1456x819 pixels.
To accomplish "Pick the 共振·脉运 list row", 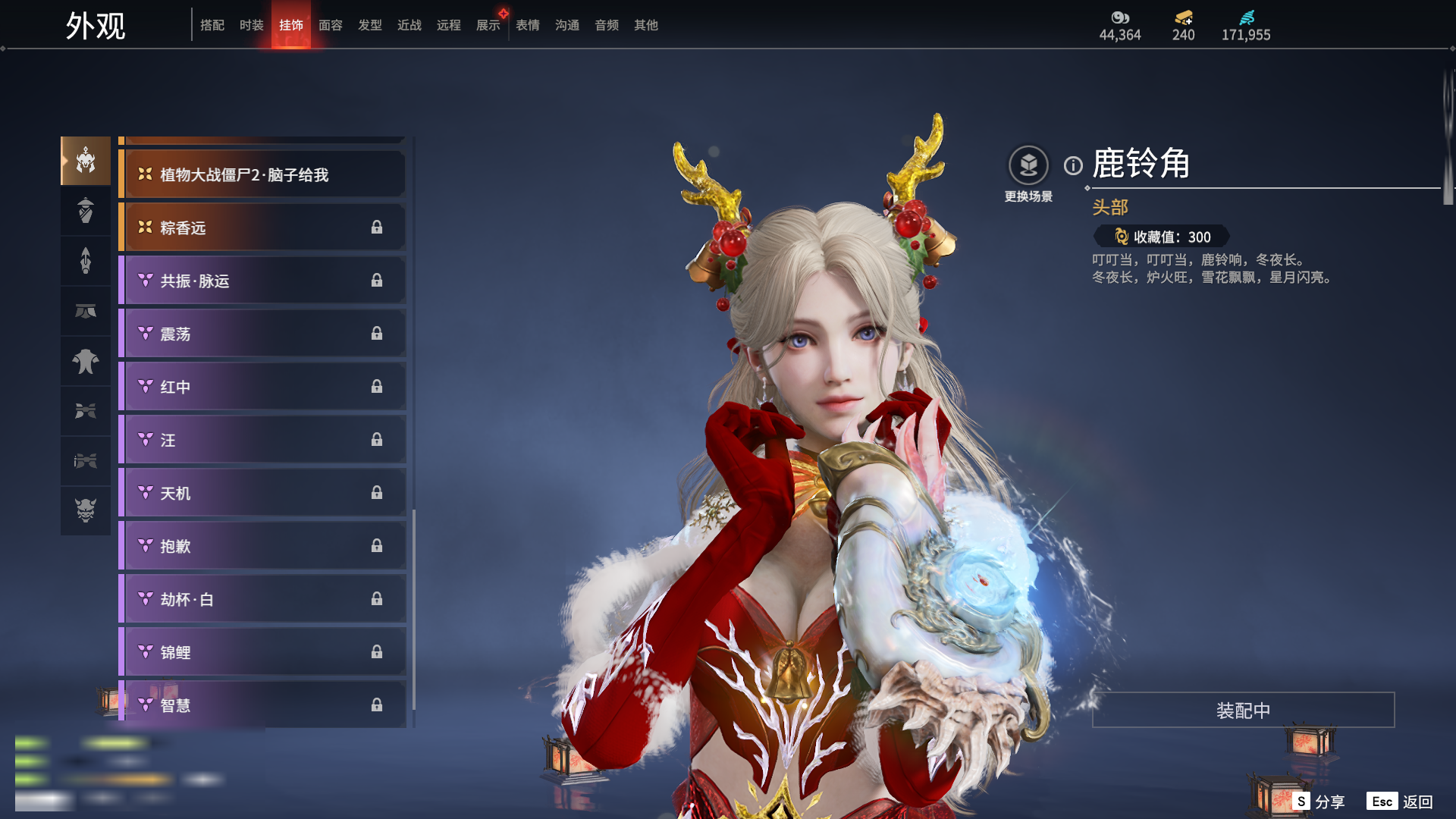I will (262, 281).
